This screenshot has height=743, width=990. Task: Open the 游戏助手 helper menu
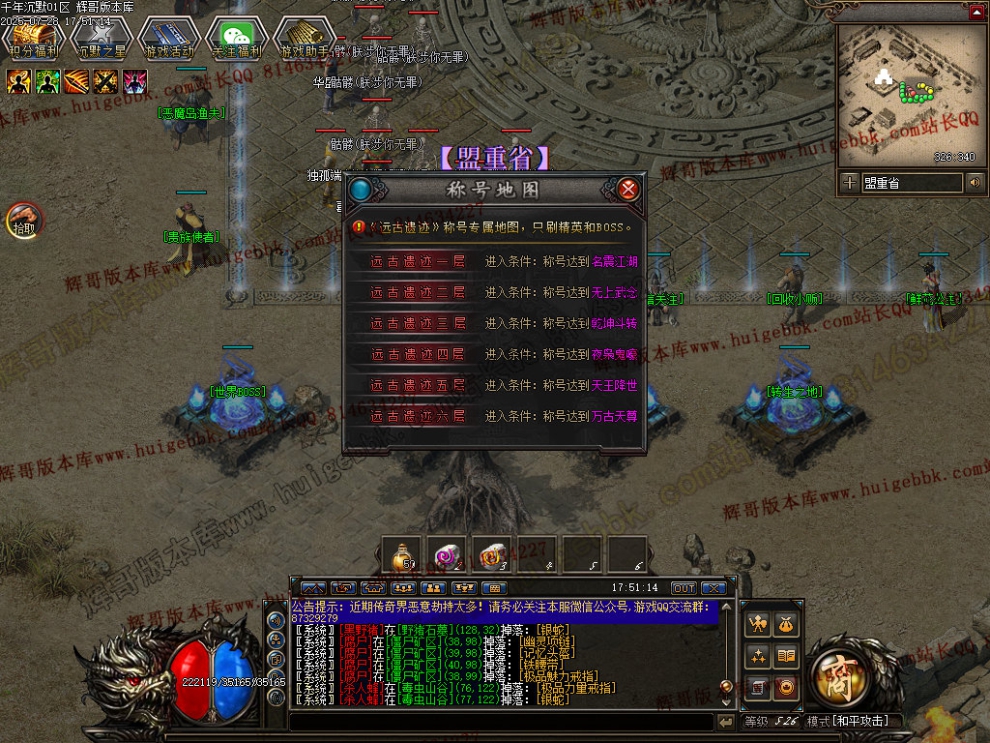pyautogui.click(x=304, y=37)
